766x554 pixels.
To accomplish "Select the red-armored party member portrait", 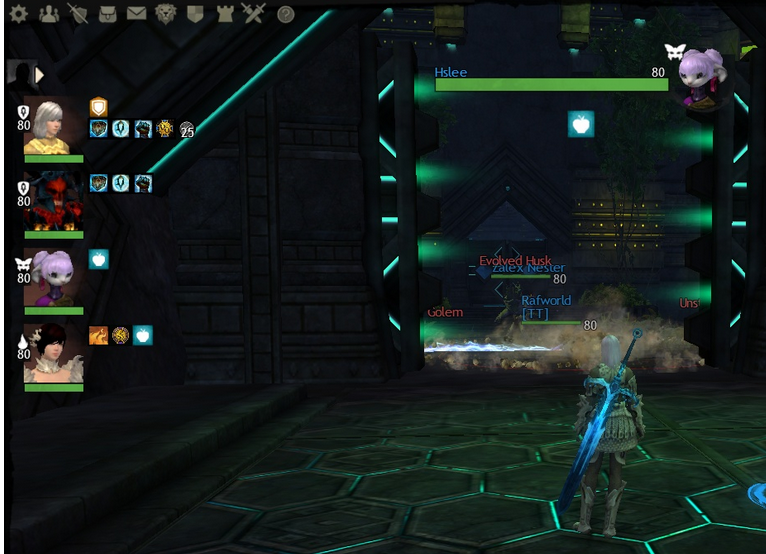I will click(53, 202).
